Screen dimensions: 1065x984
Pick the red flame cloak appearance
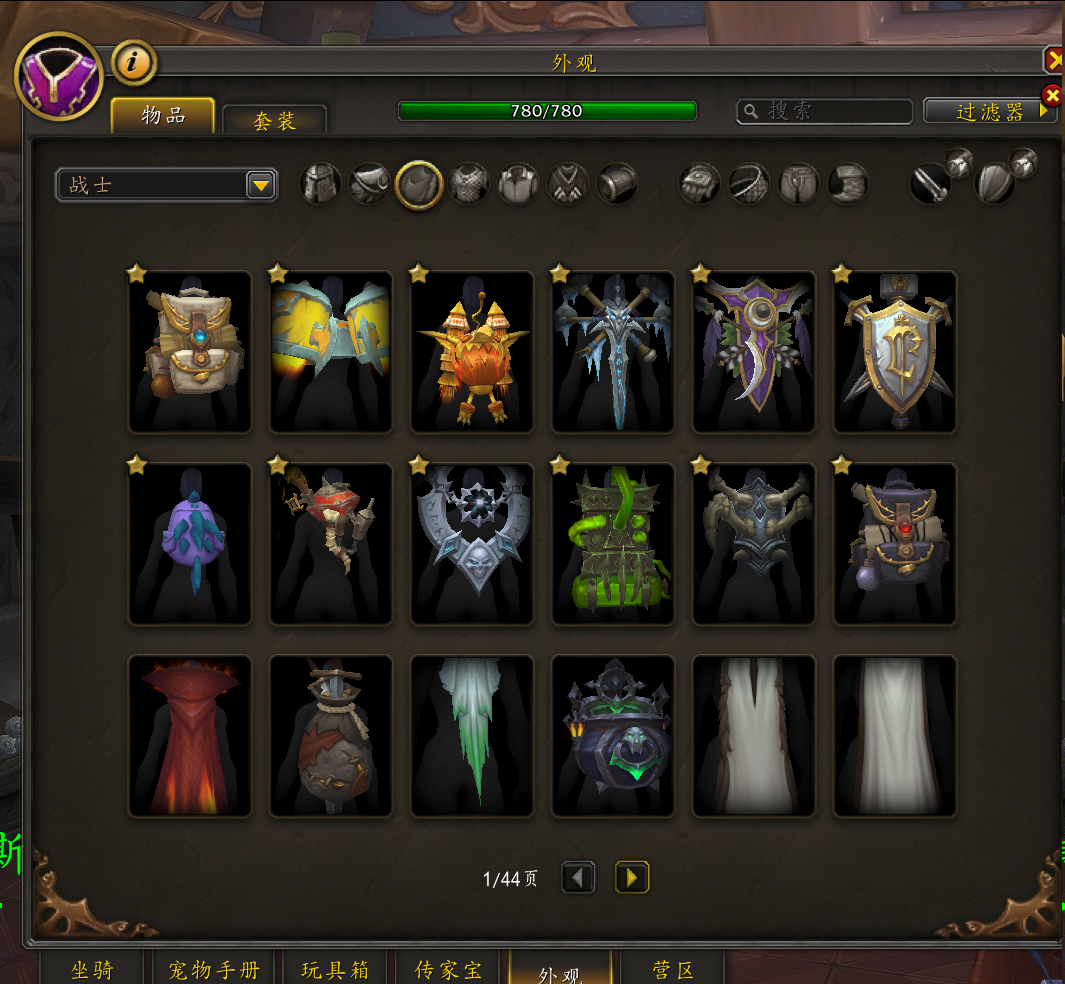190,735
